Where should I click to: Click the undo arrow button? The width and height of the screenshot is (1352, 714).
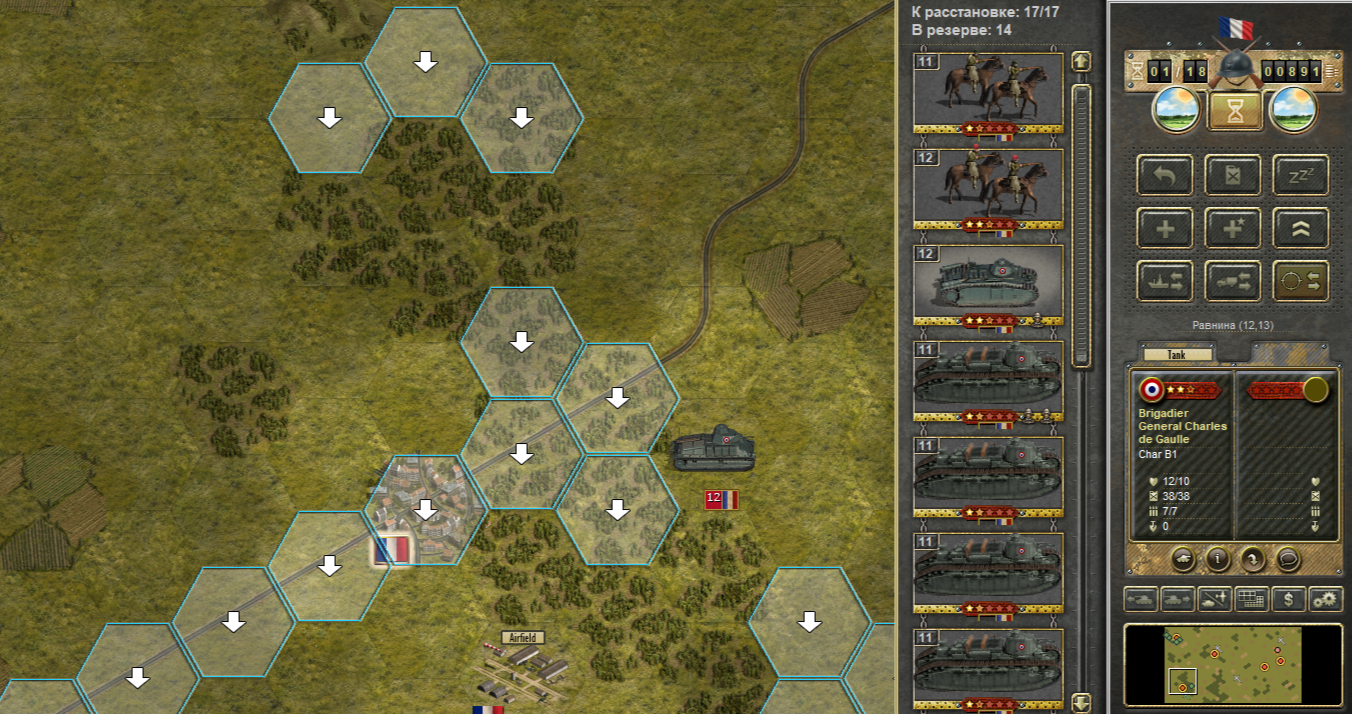click(x=1165, y=175)
